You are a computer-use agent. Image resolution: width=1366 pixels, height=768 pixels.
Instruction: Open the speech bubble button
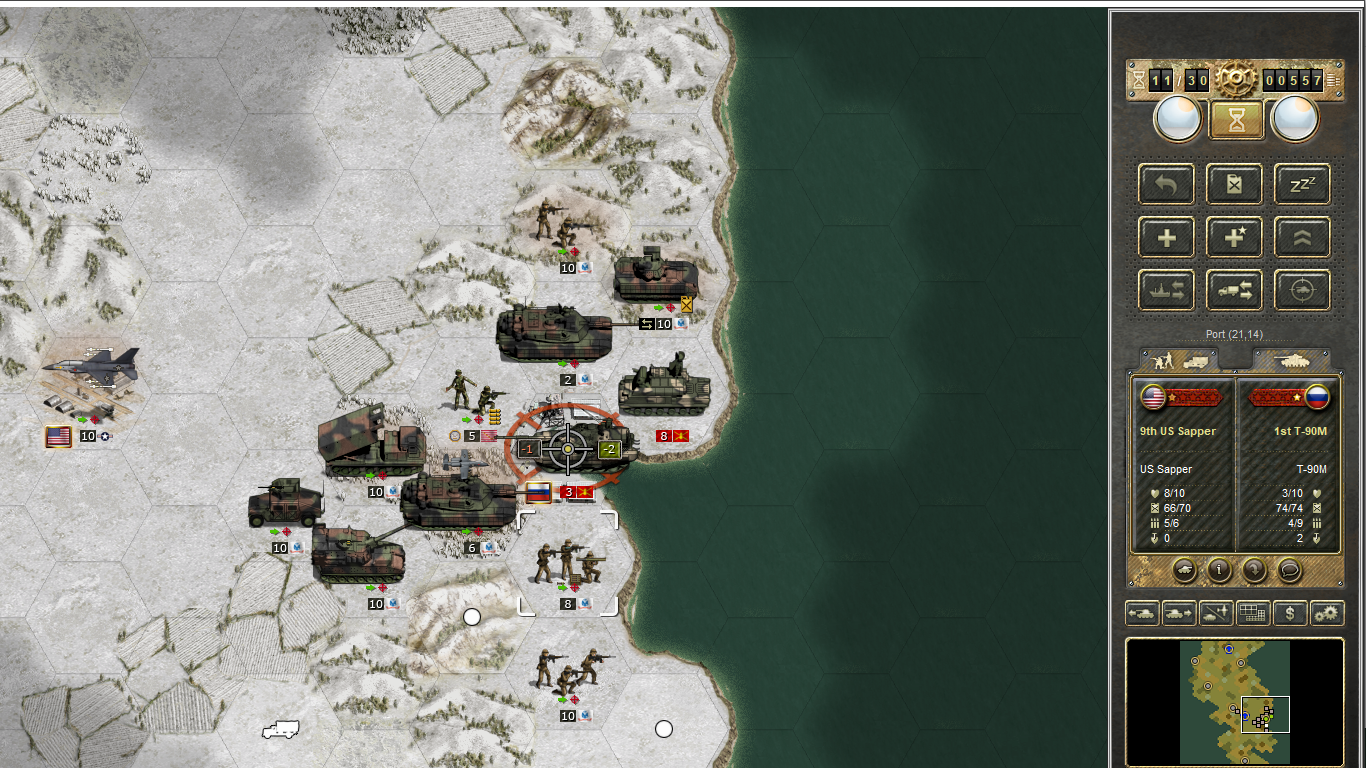point(1290,570)
